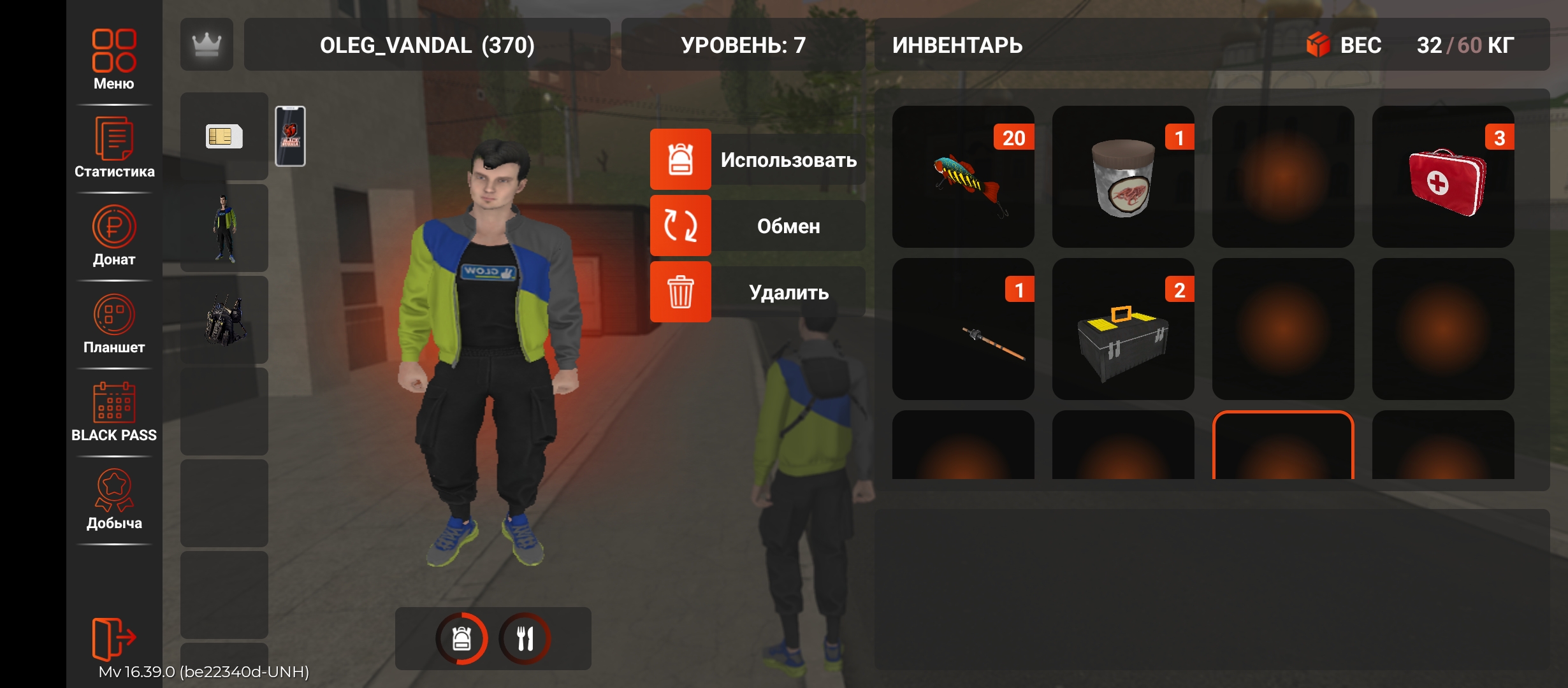Tap the smartphone equipment icon
Image resolution: width=1568 pixels, height=688 pixels.
(x=290, y=136)
